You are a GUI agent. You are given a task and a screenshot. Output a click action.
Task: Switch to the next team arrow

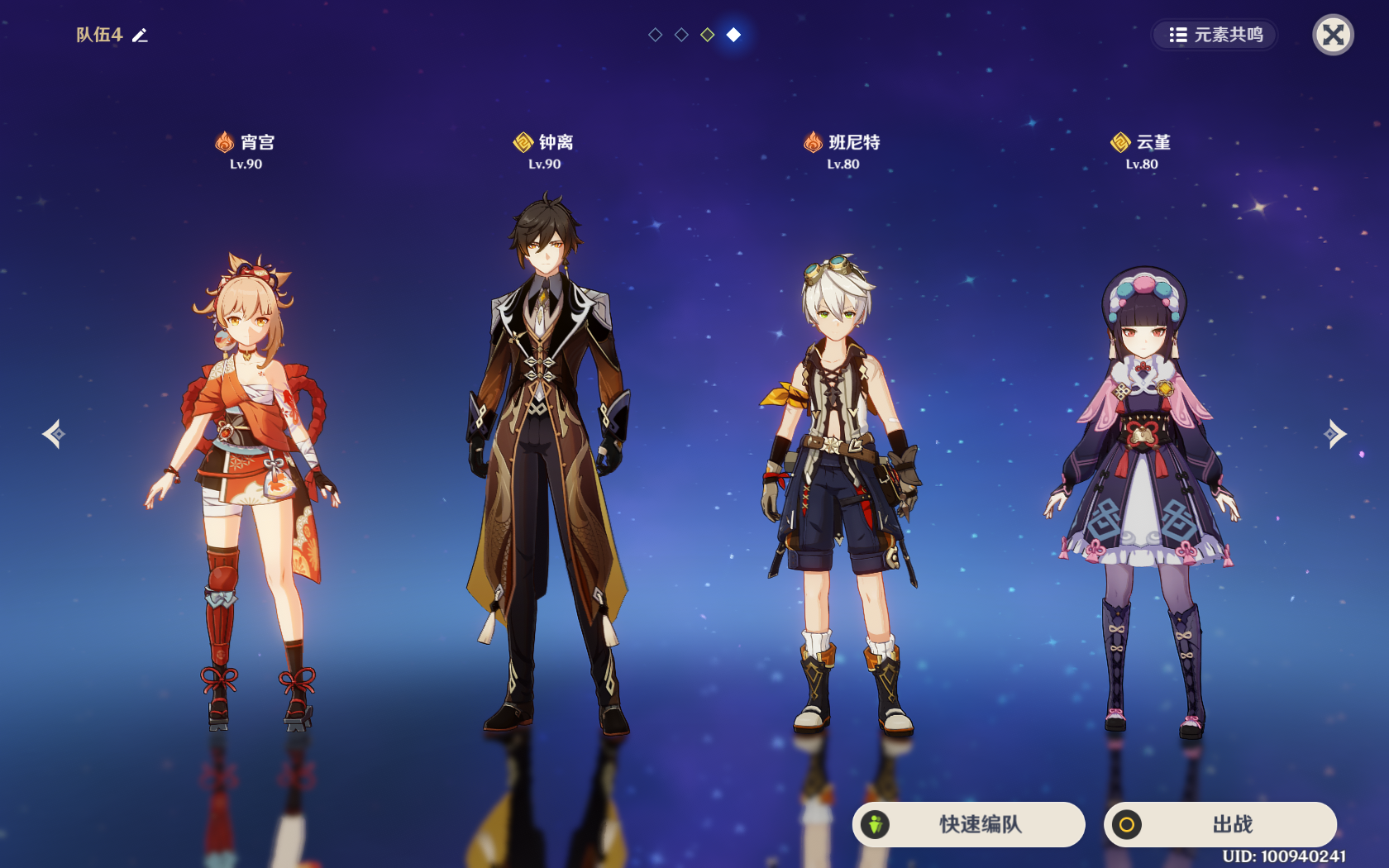[1334, 434]
